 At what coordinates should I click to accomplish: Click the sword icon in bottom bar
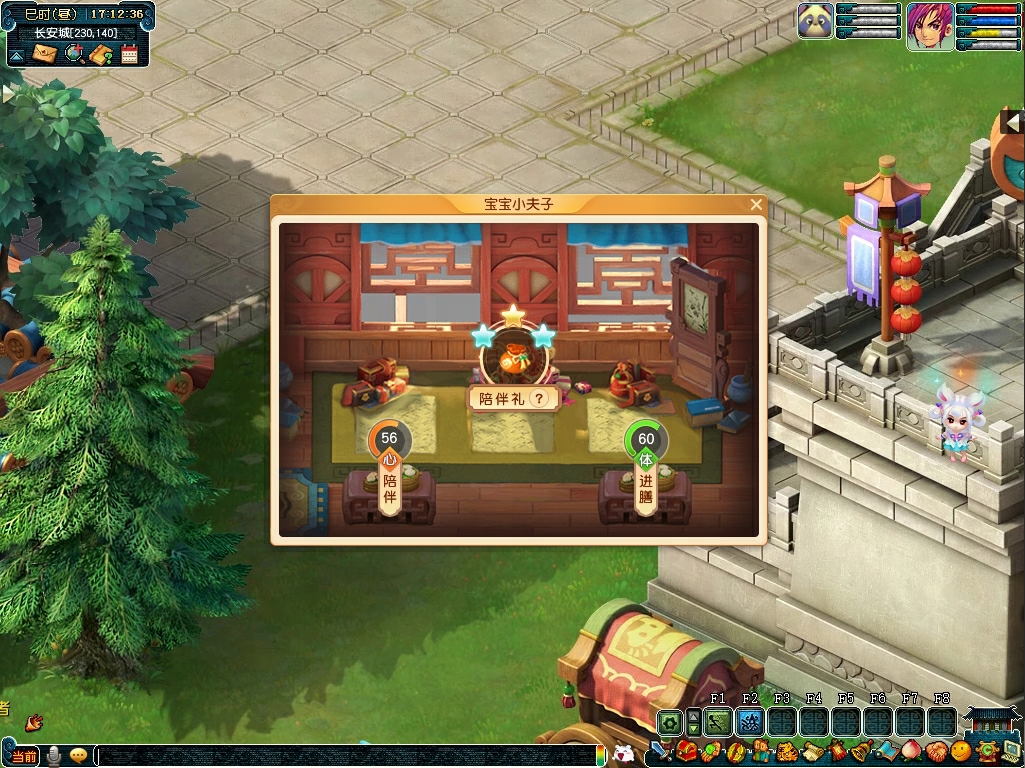point(661,751)
